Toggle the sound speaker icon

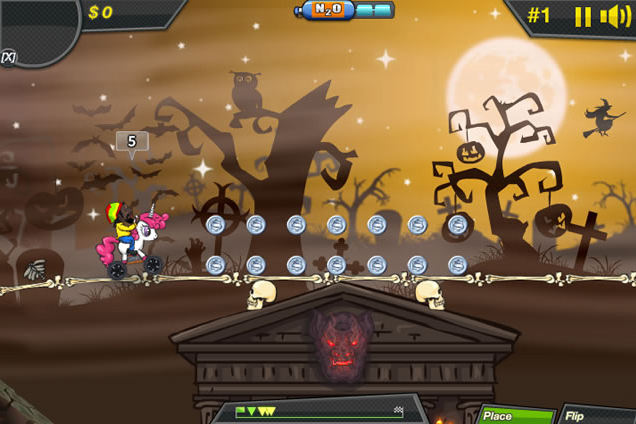point(614,16)
